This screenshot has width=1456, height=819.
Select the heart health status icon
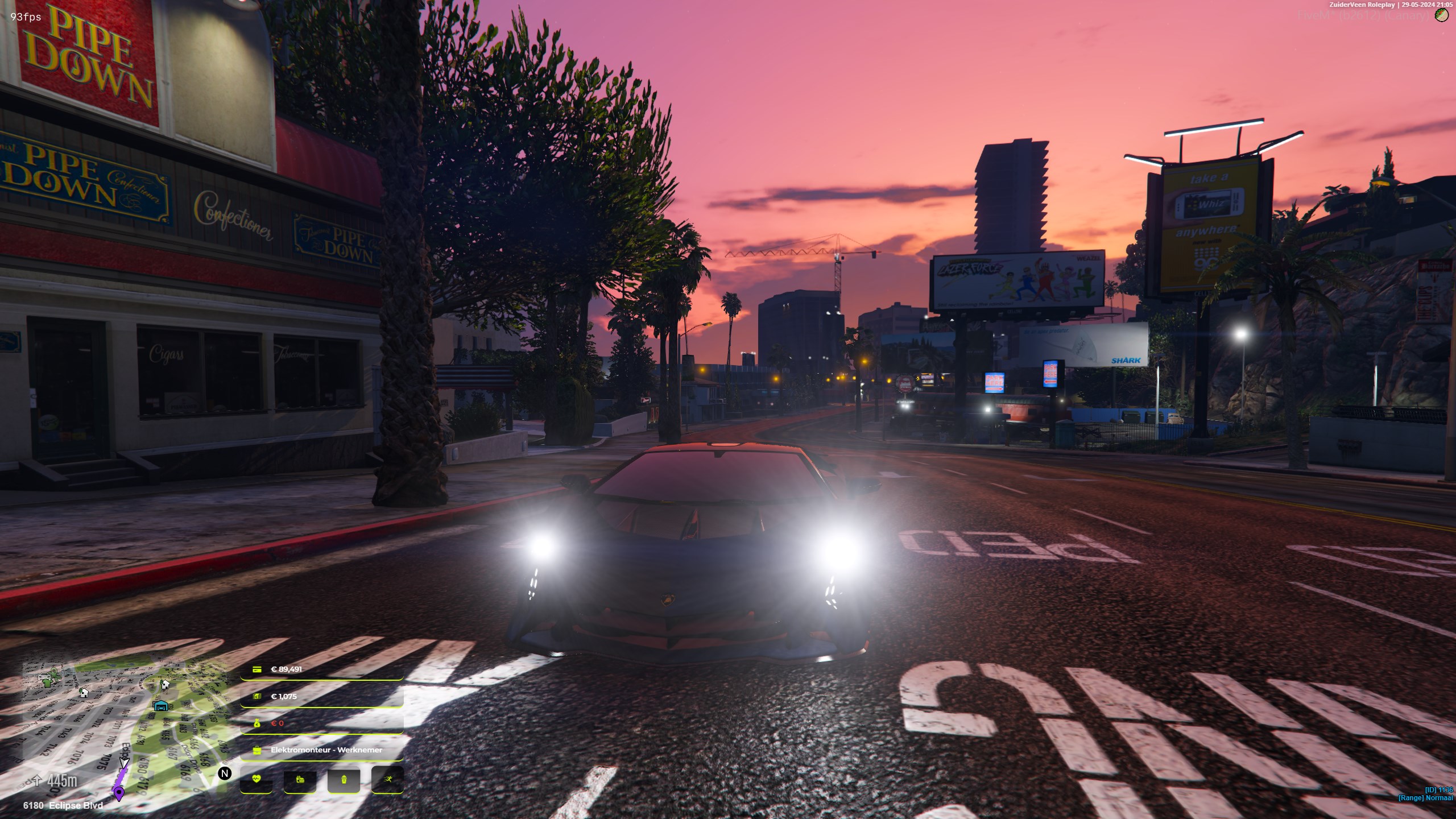point(257,779)
